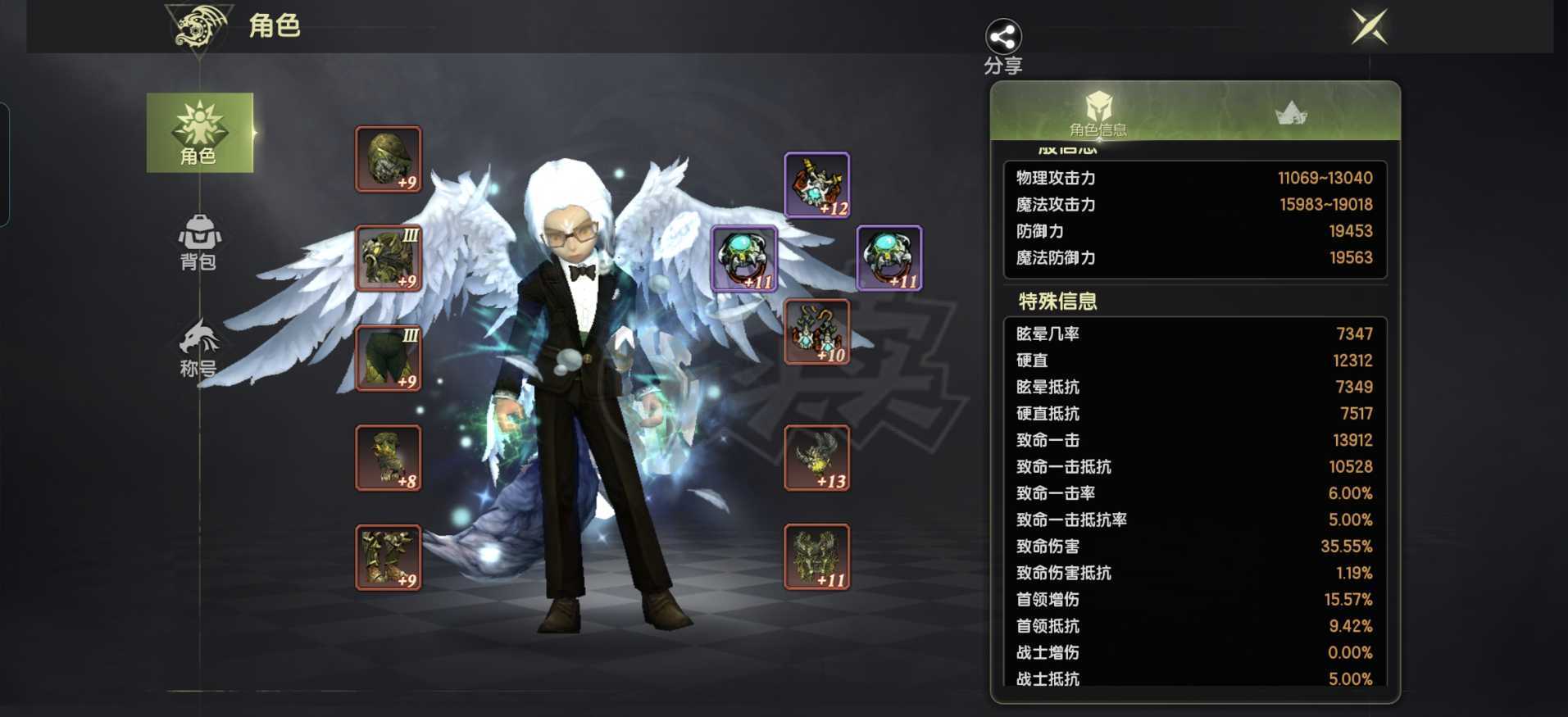The image size is (1568, 717).
Task: Select the +9 boots equipment slot
Action: [389, 557]
